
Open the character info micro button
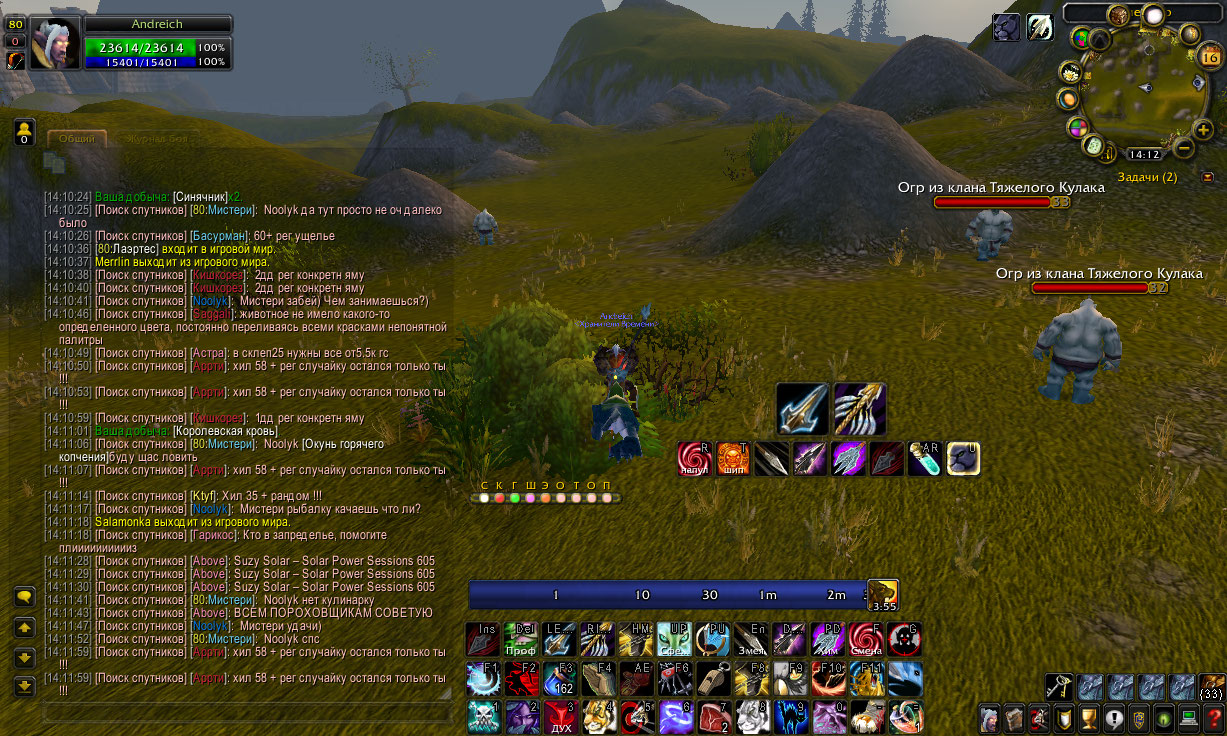(990, 718)
